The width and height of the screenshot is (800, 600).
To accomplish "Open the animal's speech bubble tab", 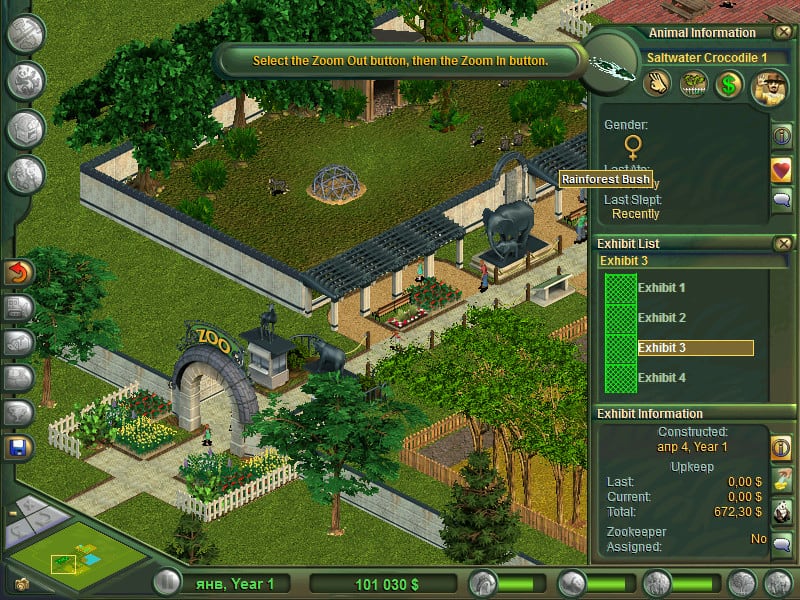I will (781, 201).
